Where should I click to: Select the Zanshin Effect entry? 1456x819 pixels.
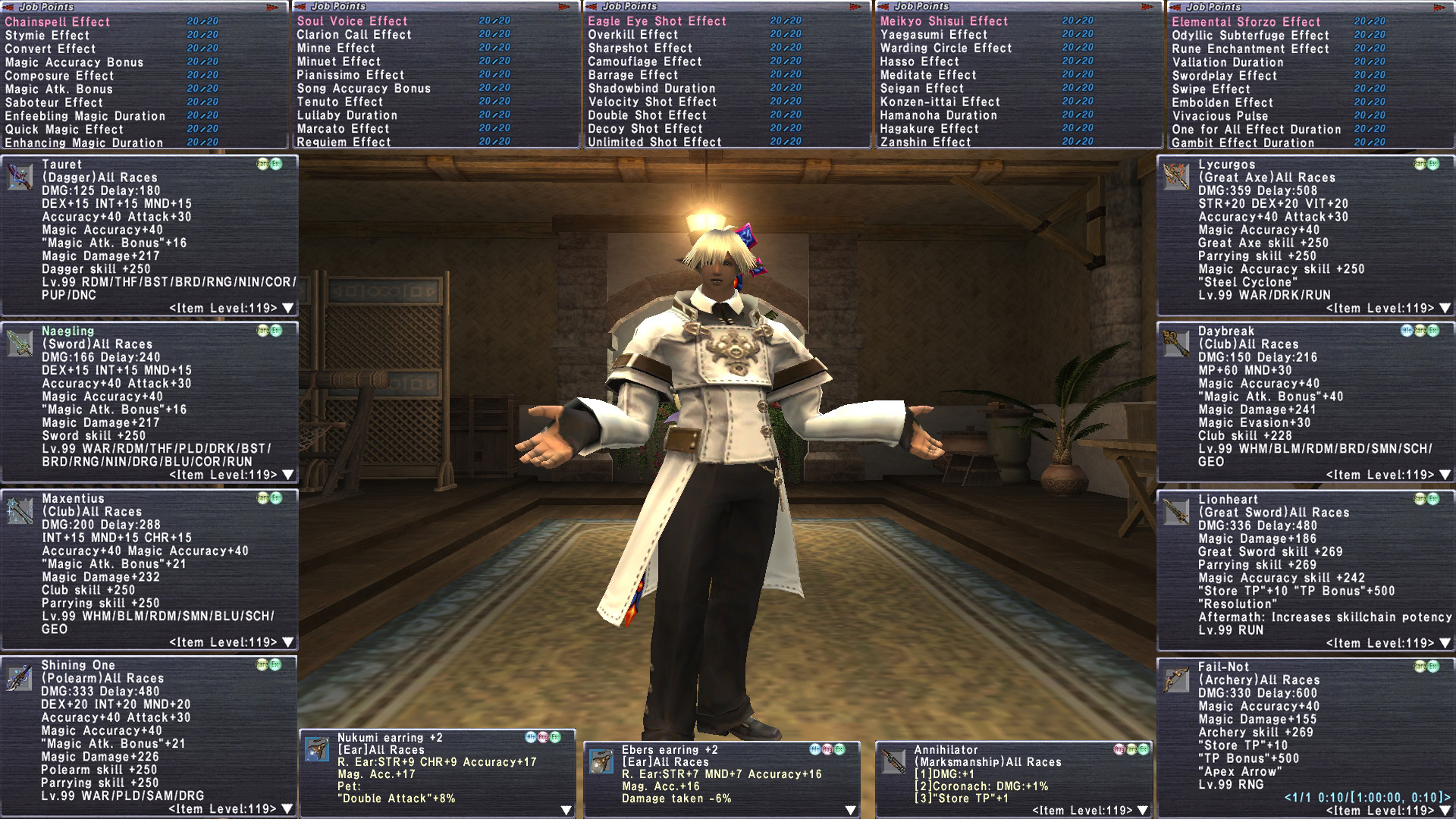click(x=924, y=142)
